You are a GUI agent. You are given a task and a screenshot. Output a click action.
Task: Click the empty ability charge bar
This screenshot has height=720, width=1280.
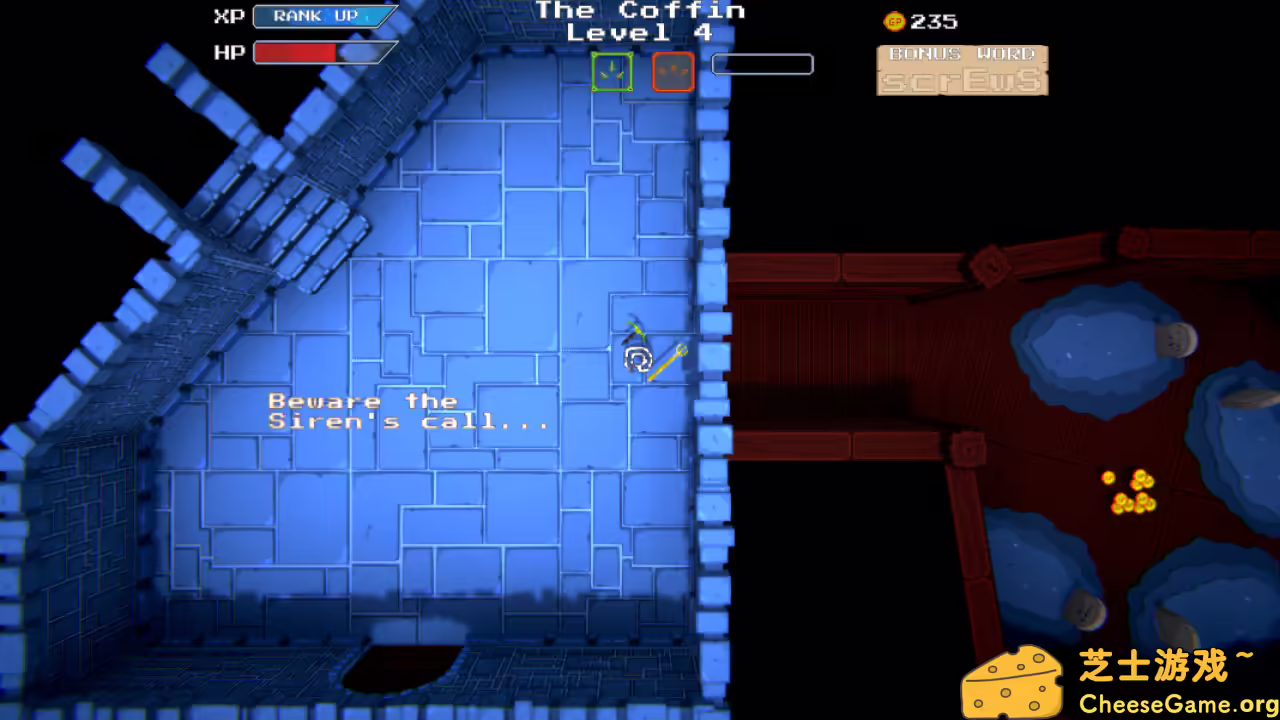(x=762, y=64)
